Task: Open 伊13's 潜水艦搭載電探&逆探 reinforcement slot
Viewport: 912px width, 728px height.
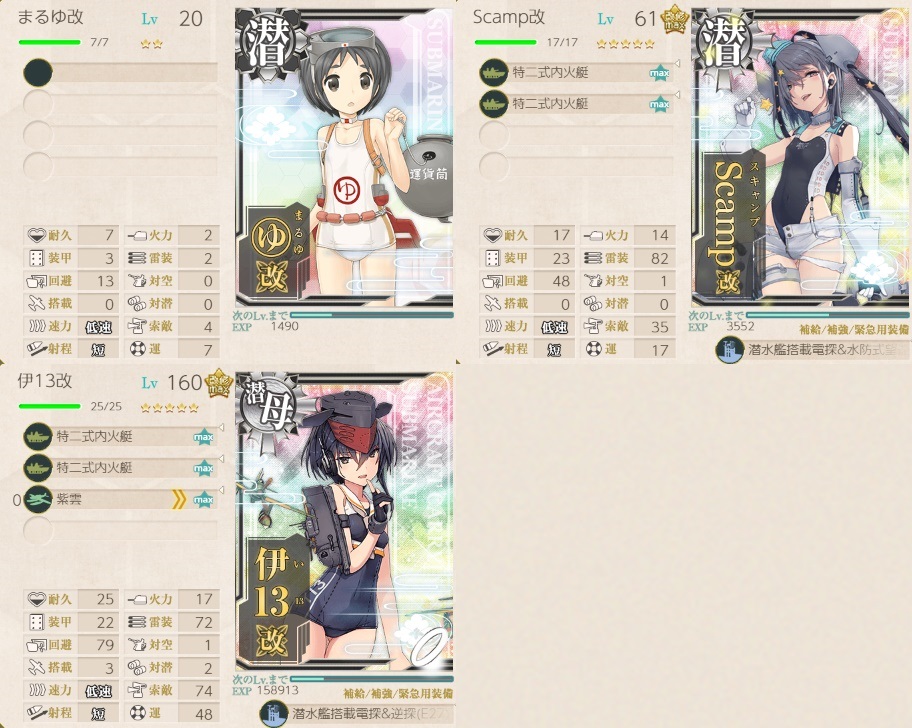Action: [x=356, y=712]
